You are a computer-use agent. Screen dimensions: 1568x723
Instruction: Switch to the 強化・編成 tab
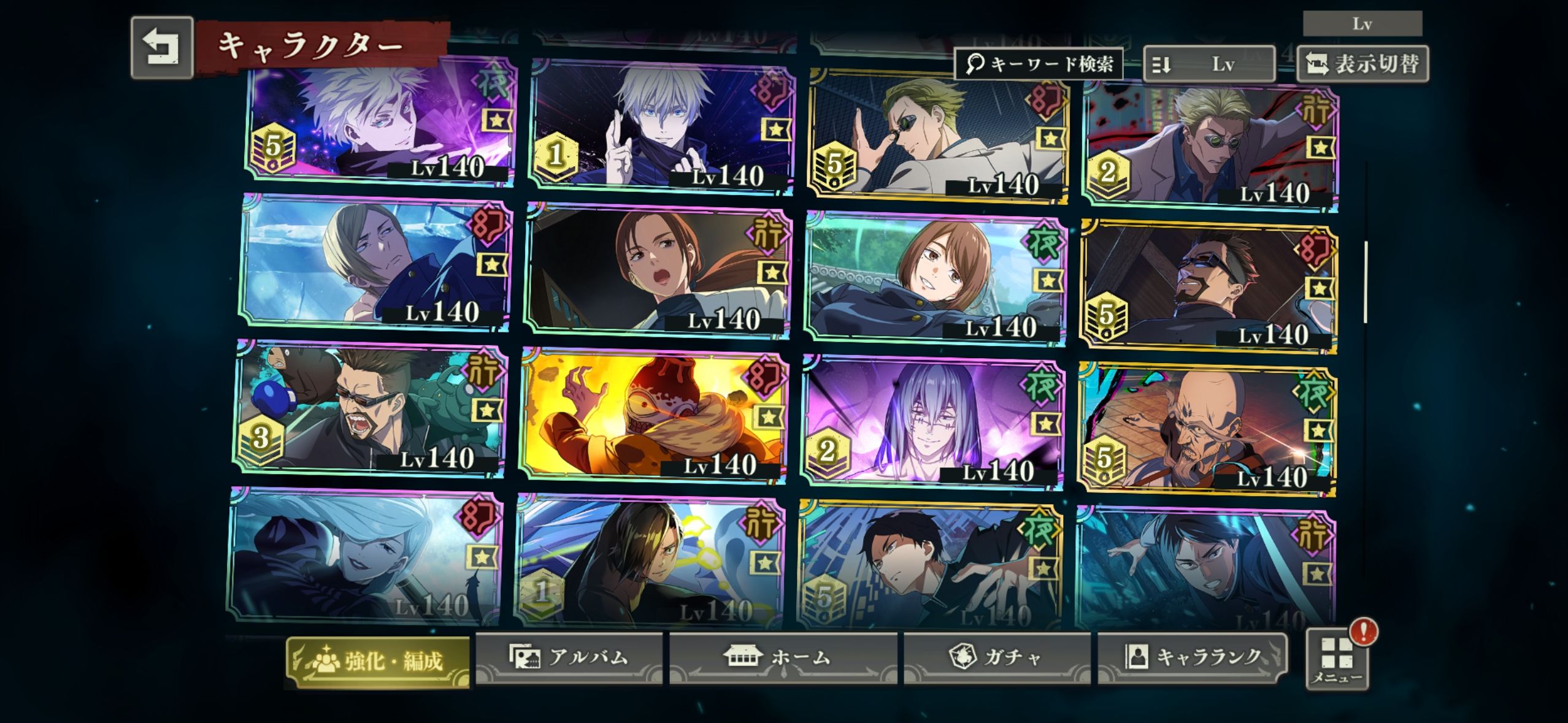coord(378,661)
